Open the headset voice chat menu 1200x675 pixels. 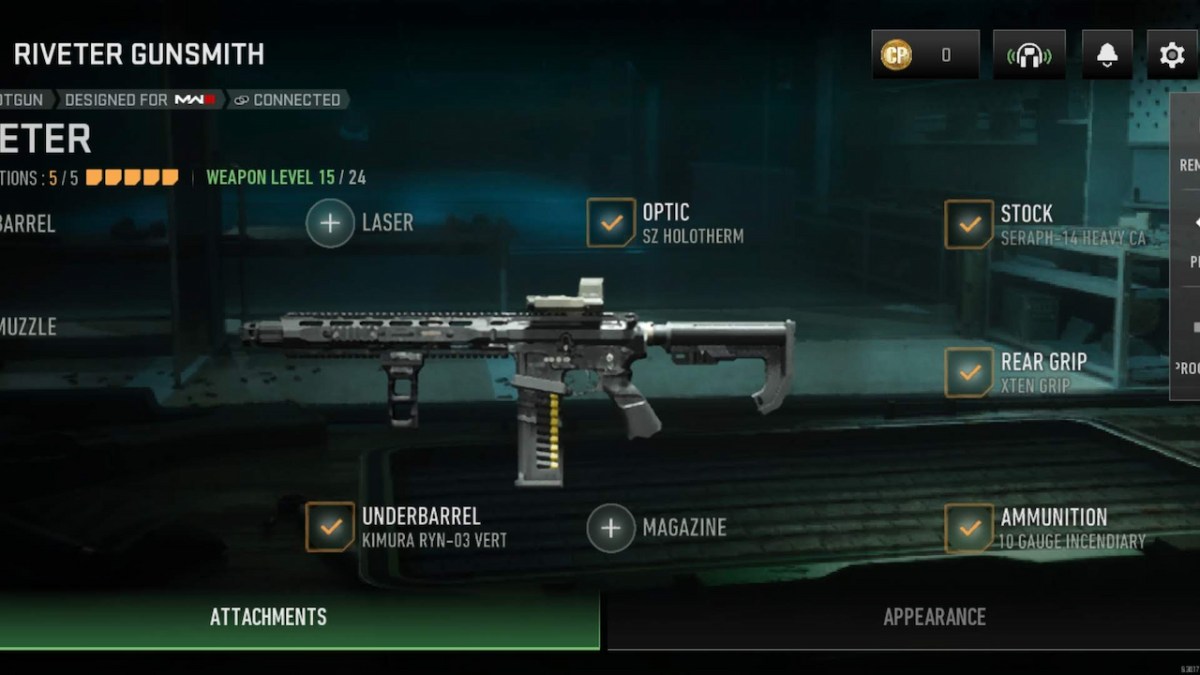point(1029,55)
